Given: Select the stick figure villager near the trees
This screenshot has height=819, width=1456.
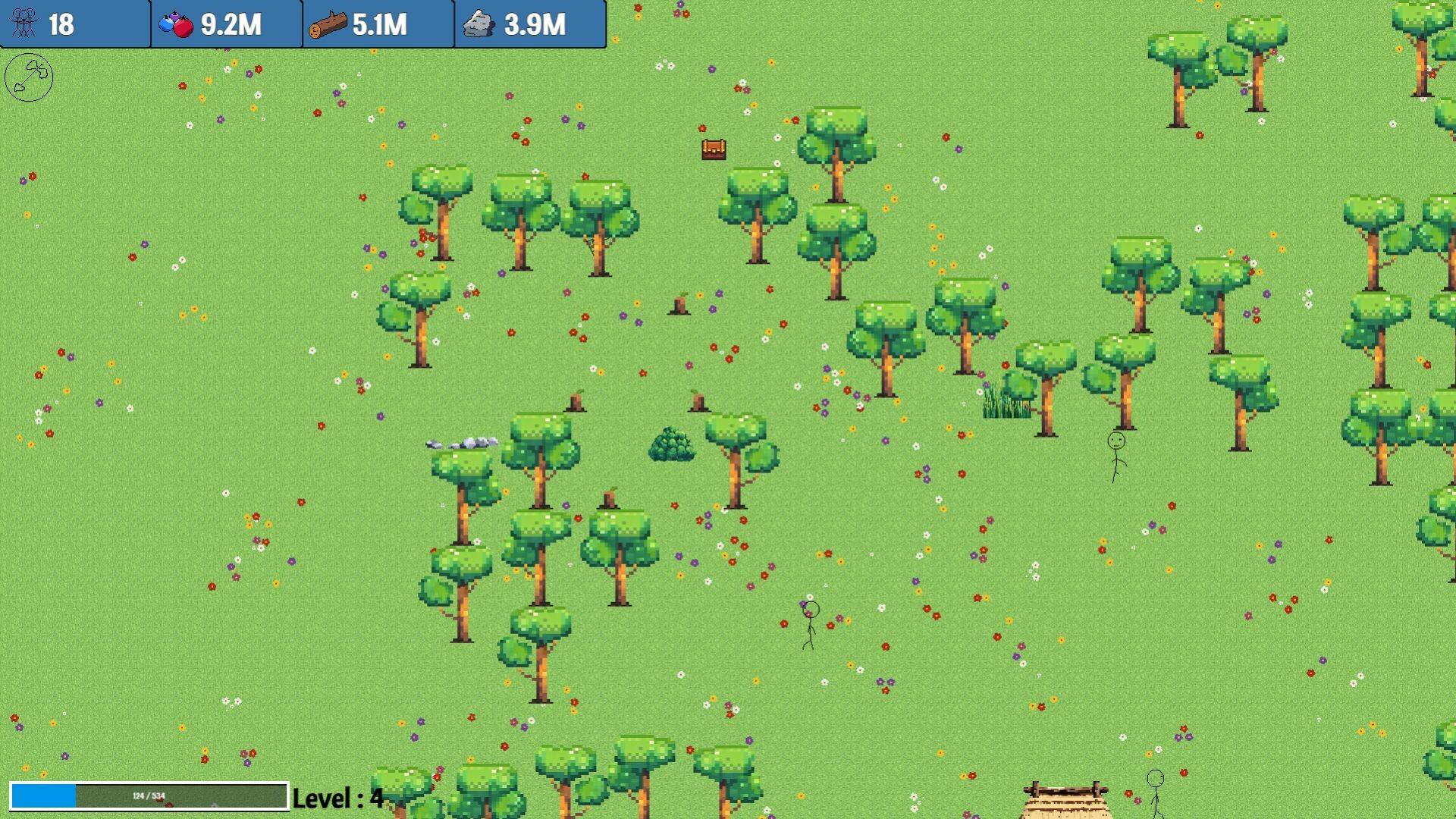Looking at the screenshot, I should coord(1116,455).
